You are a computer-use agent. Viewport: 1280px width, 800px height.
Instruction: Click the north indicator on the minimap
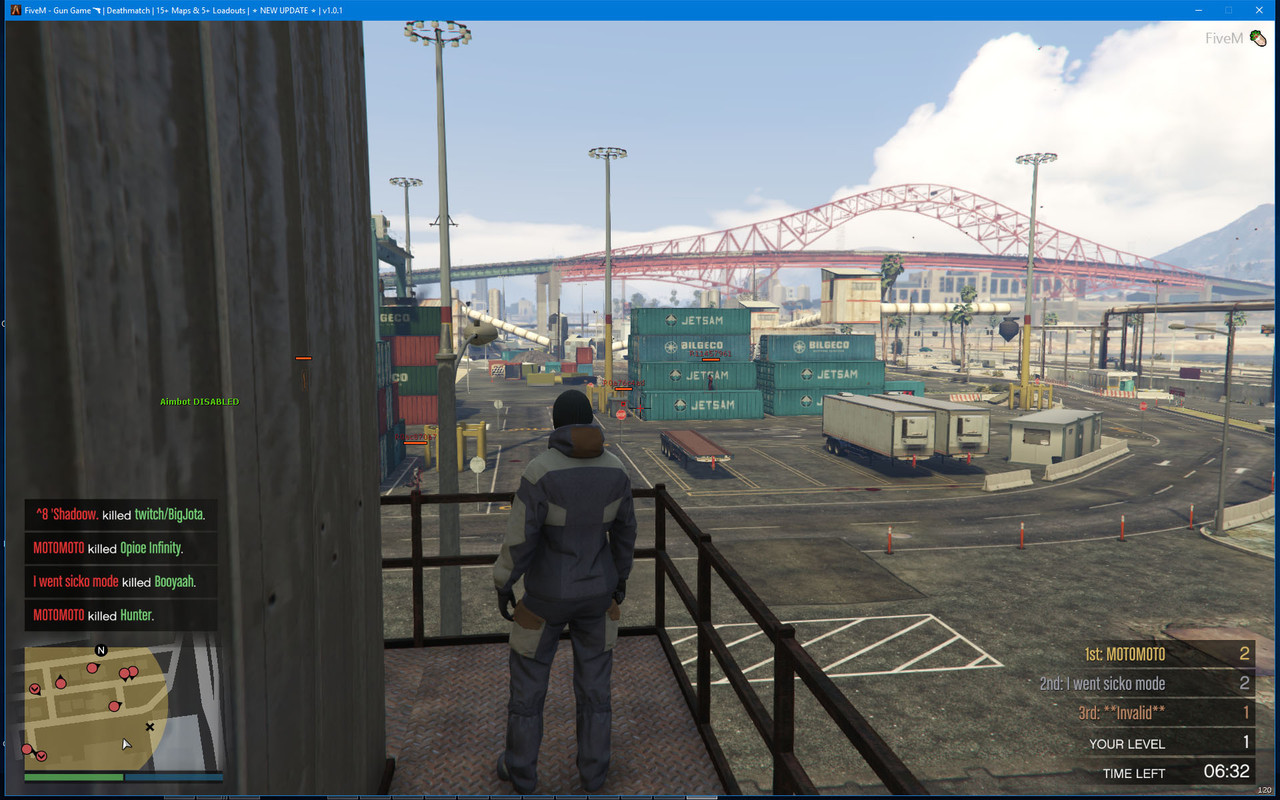pyautogui.click(x=101, y=650)
